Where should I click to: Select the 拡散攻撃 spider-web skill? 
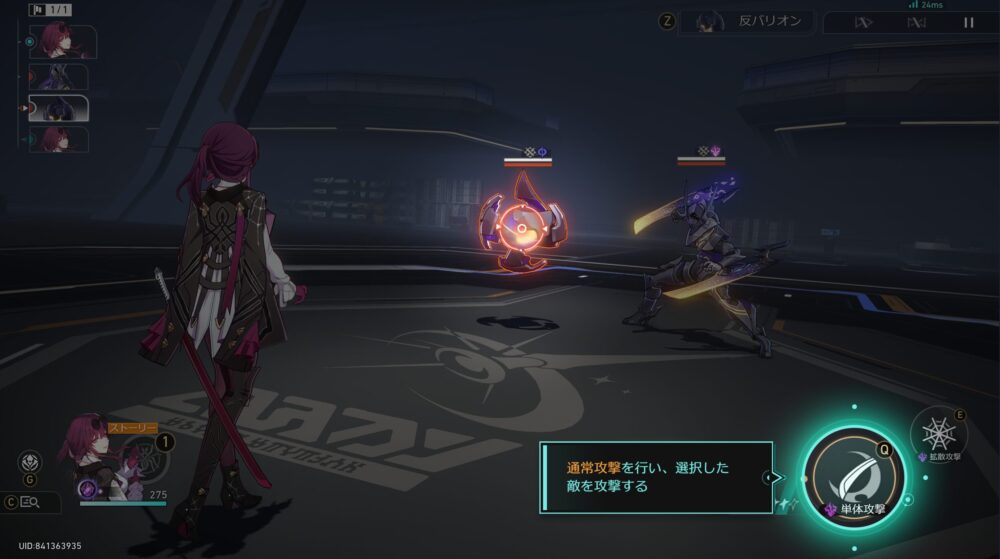point(938,433)
